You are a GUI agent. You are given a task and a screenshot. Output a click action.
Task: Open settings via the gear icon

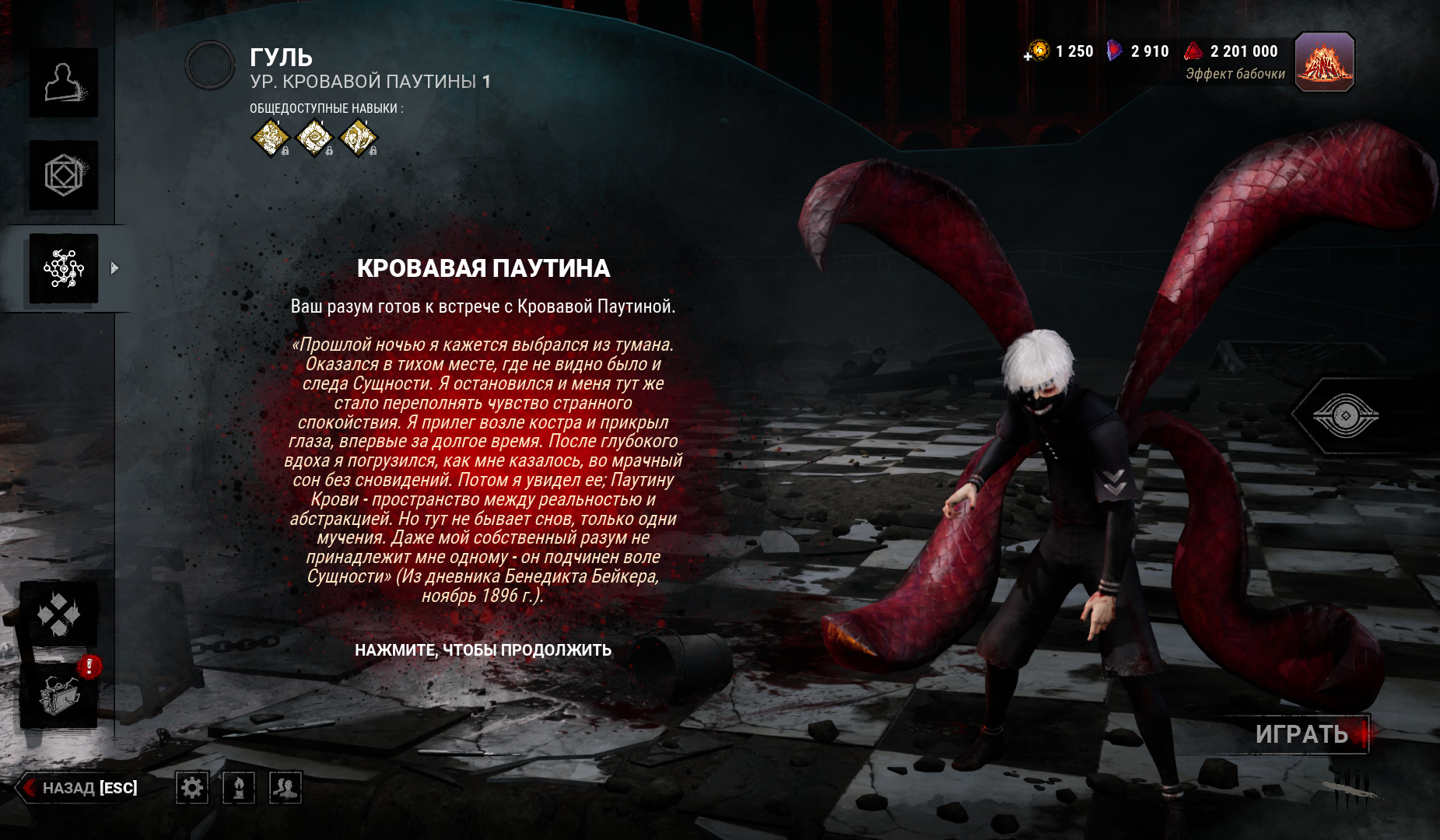pyautogui.click(x=191, y=788)
